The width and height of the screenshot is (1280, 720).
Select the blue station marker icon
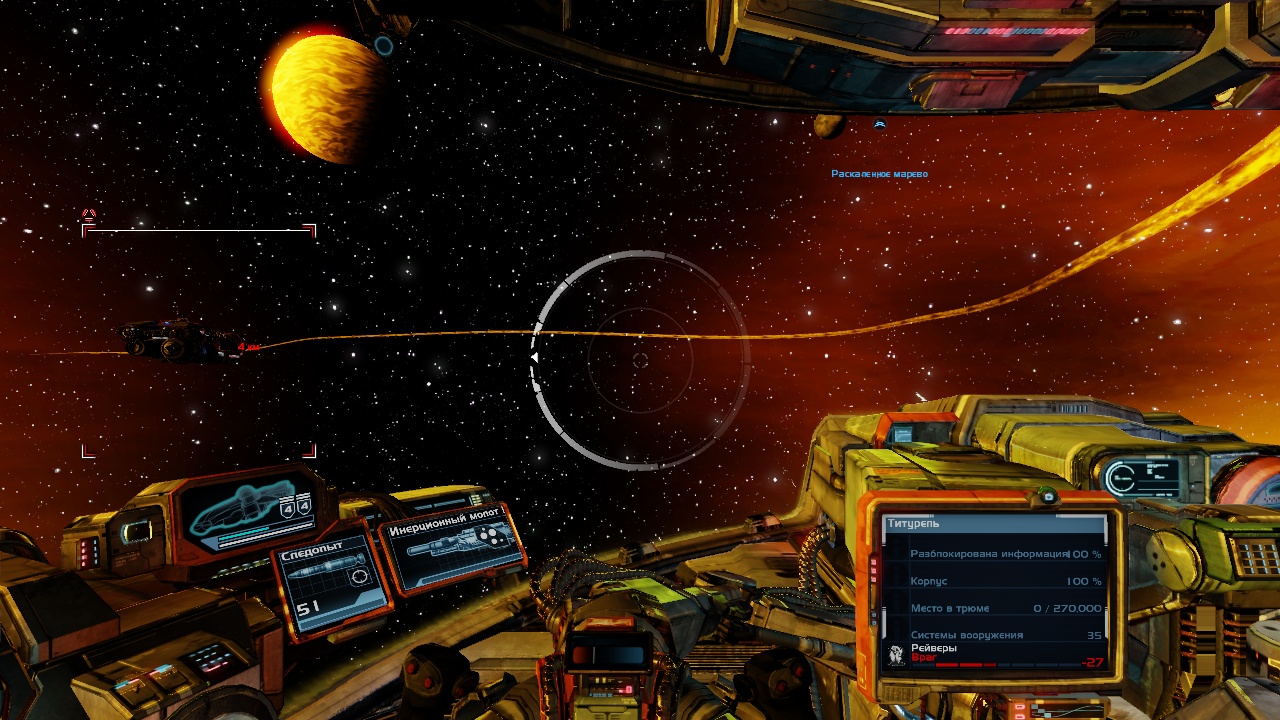(x=880, y=124)
